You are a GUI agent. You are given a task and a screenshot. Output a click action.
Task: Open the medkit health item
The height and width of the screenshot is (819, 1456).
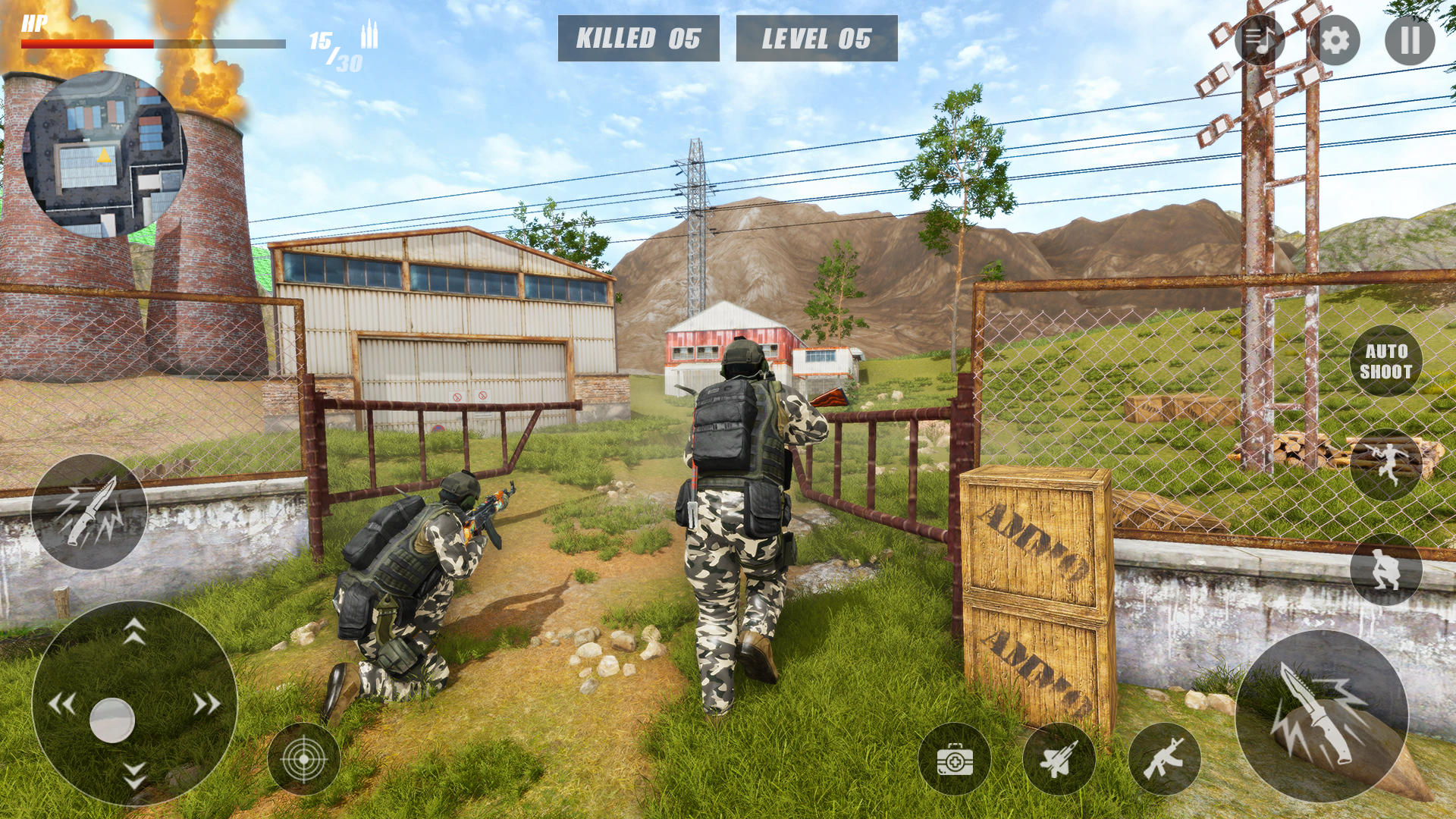(x=954, y=757)
